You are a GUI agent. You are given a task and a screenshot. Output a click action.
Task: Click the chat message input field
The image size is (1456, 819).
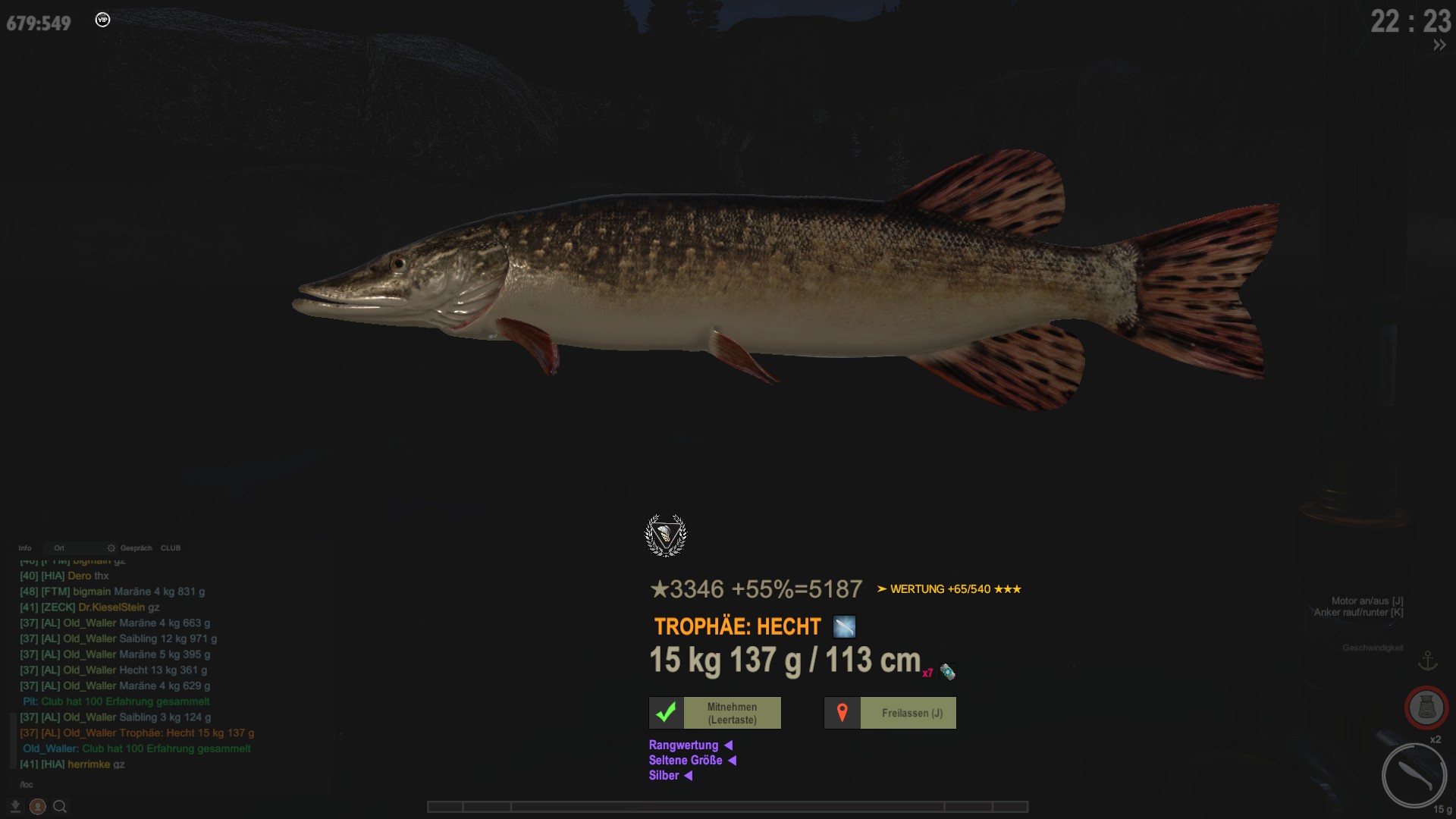tap(167, 784)
